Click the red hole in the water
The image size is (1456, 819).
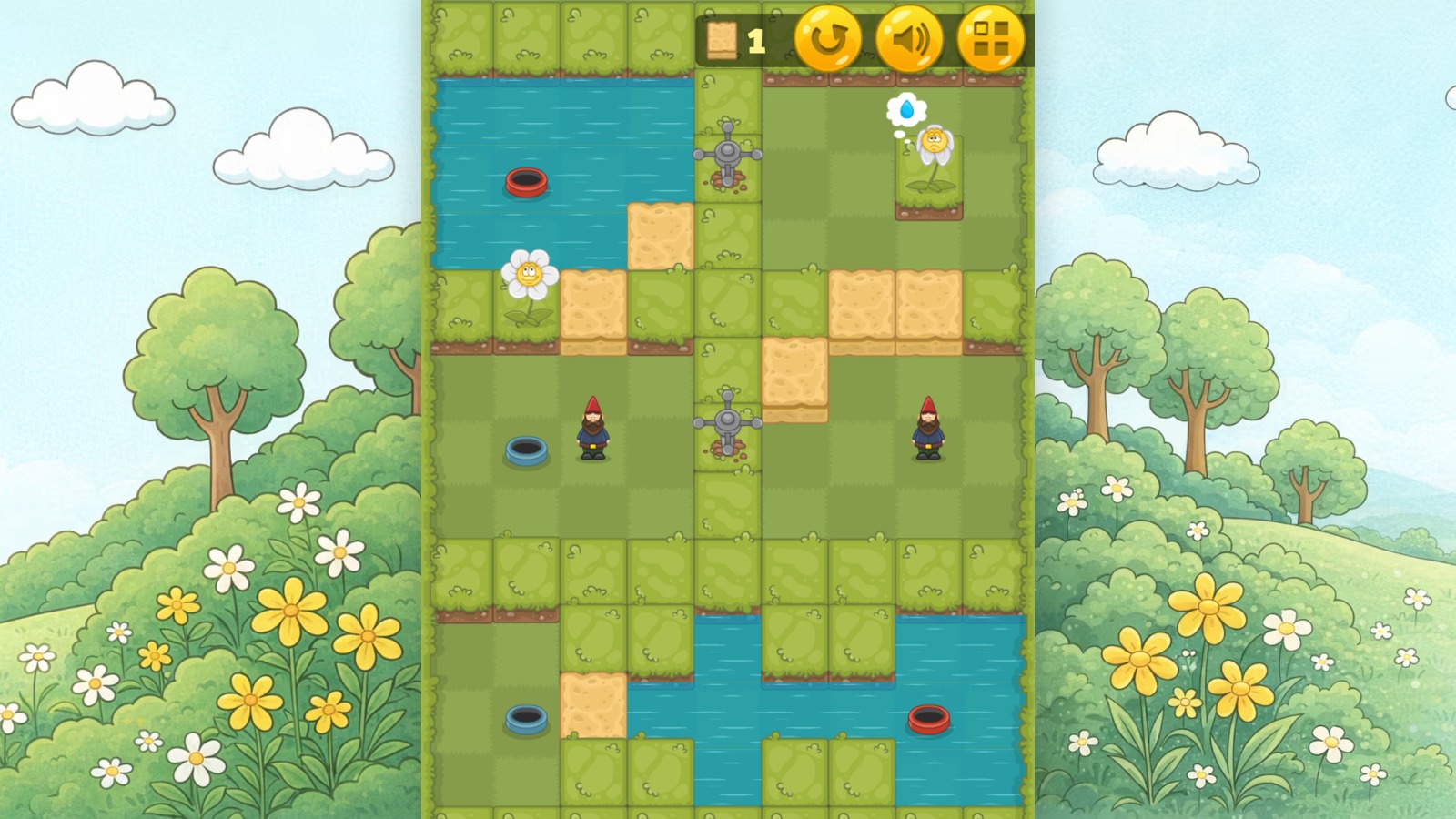pos(525,184)
